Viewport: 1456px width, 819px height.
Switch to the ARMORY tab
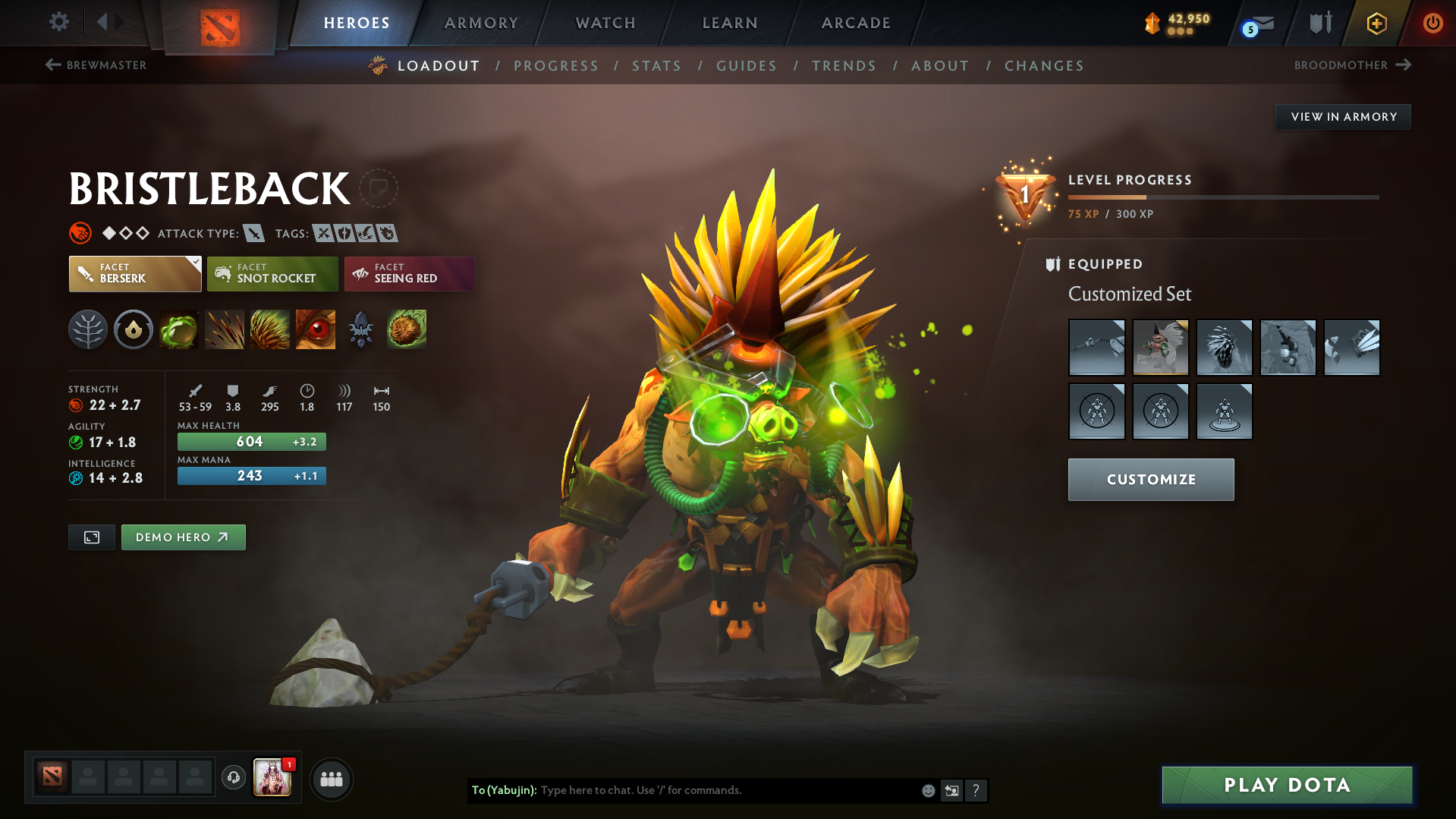coord(481,23)
